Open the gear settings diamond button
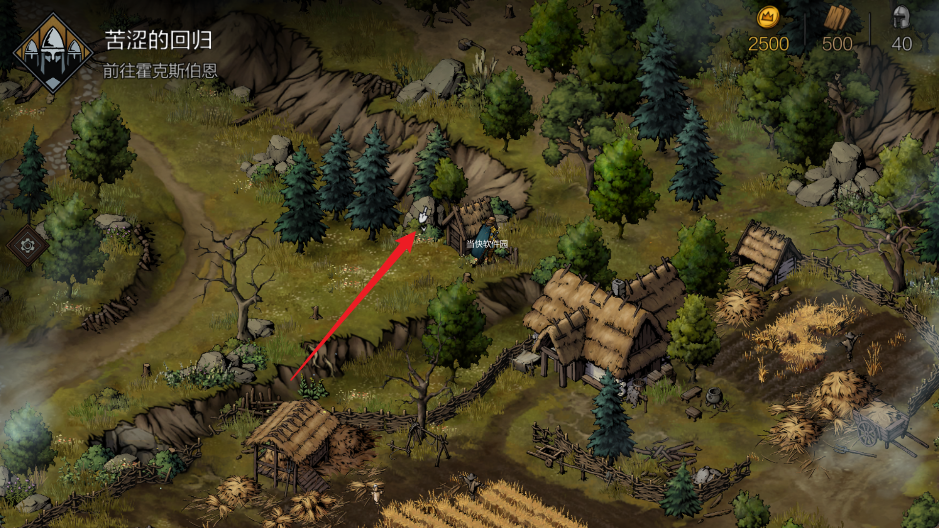939x528 pixels. coord(28,244)
